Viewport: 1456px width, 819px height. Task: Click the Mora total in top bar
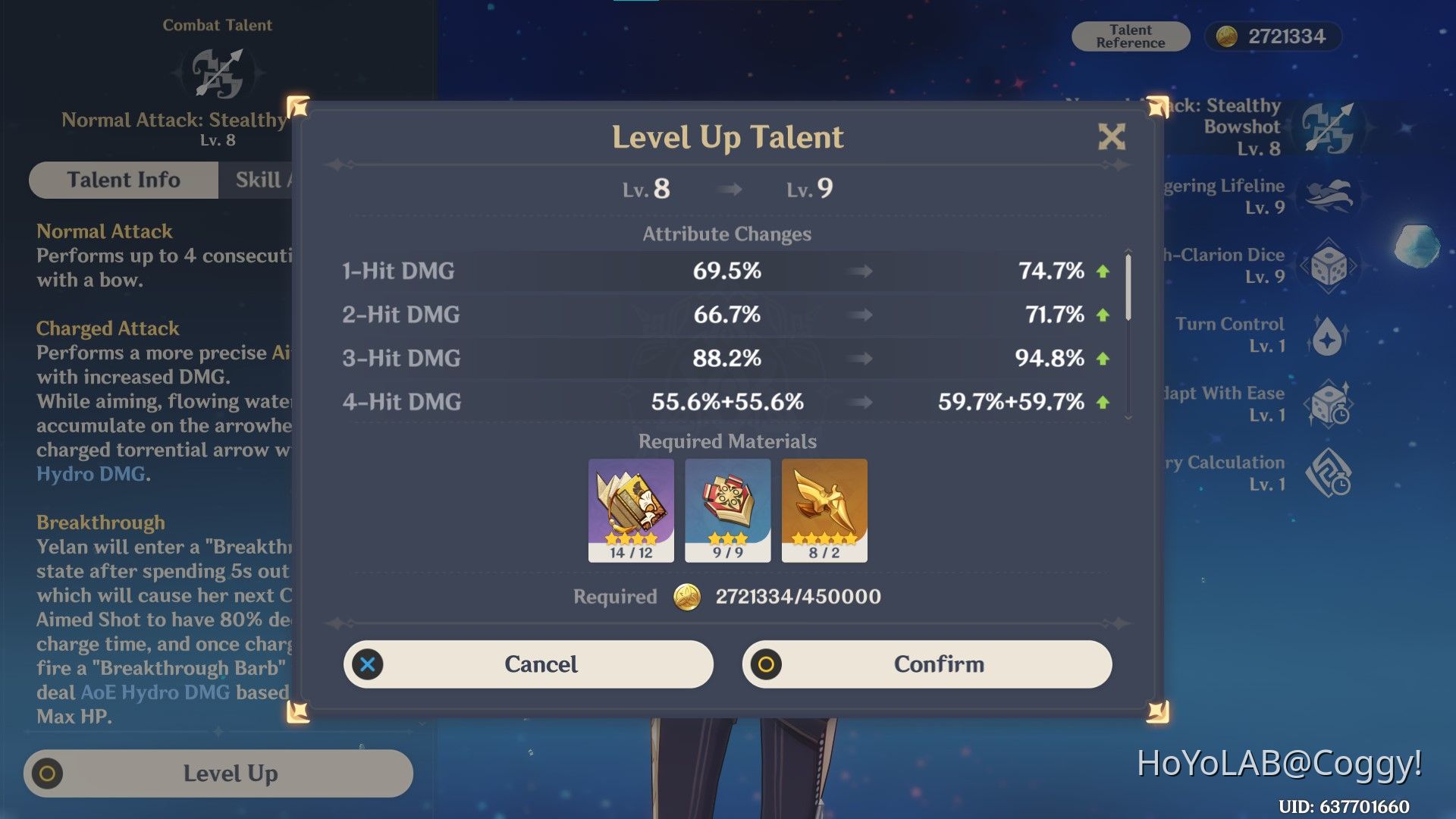[1272, 36]
